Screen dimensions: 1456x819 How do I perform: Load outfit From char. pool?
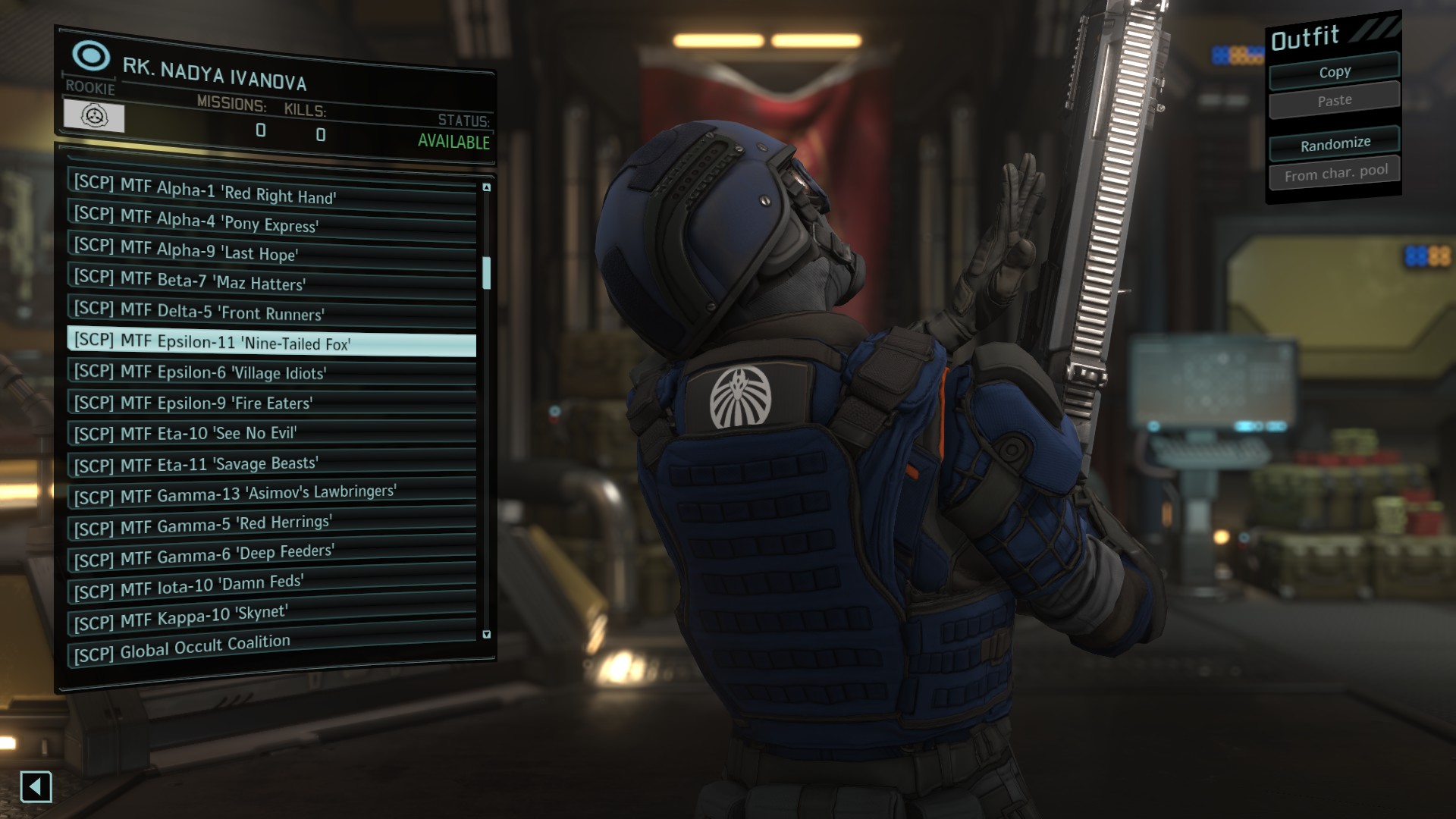(x=1335, y=174)
